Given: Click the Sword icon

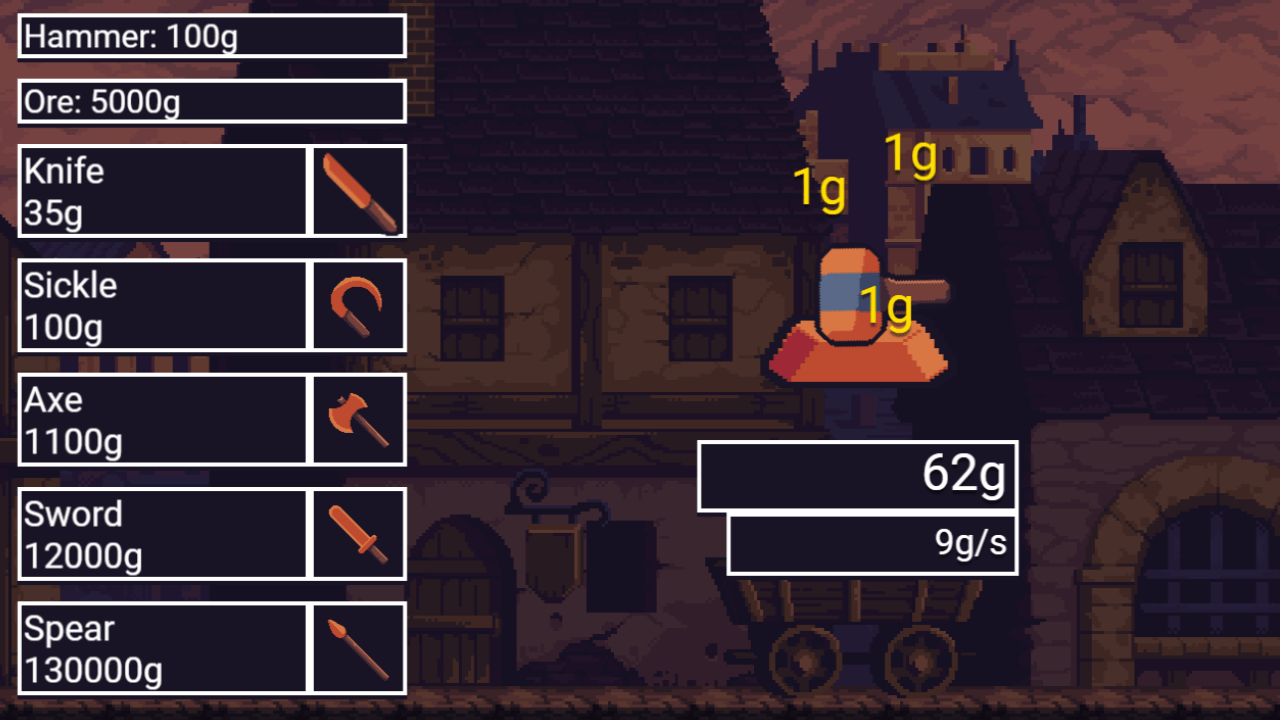Looking at the screenshot, I should coord(357,533).
